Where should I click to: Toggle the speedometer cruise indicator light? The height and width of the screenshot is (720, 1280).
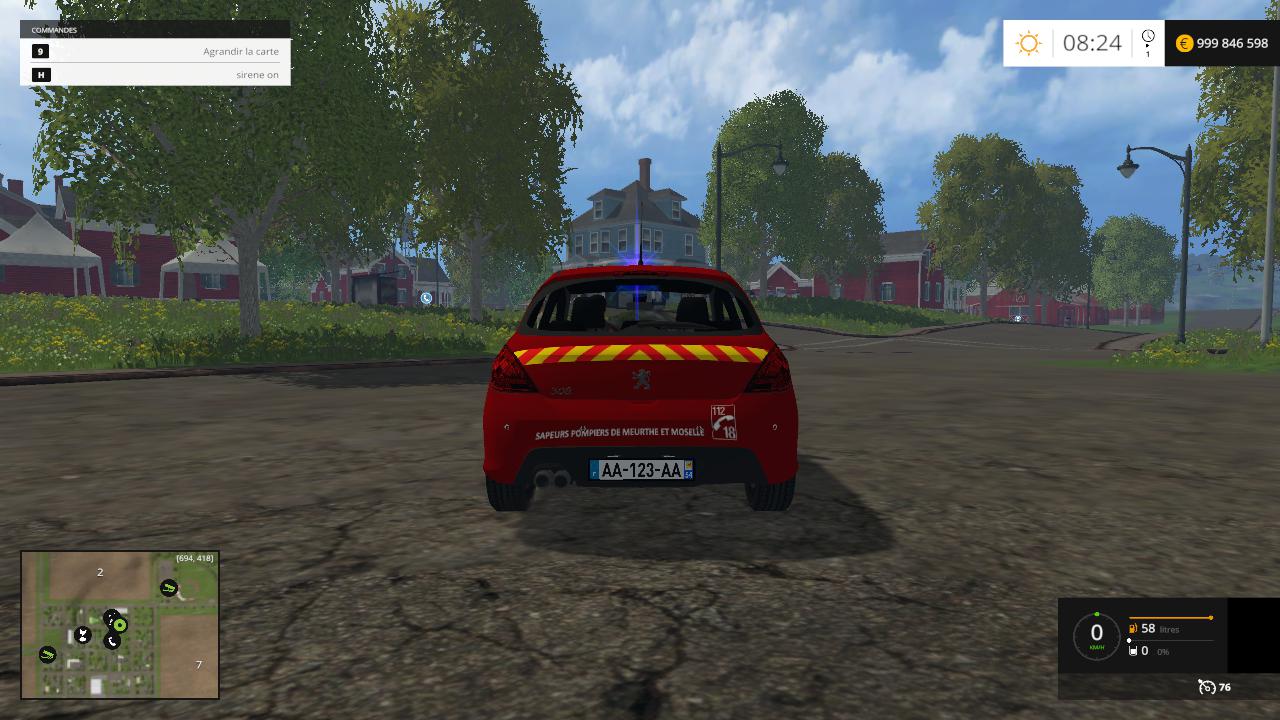point(1097,613)
